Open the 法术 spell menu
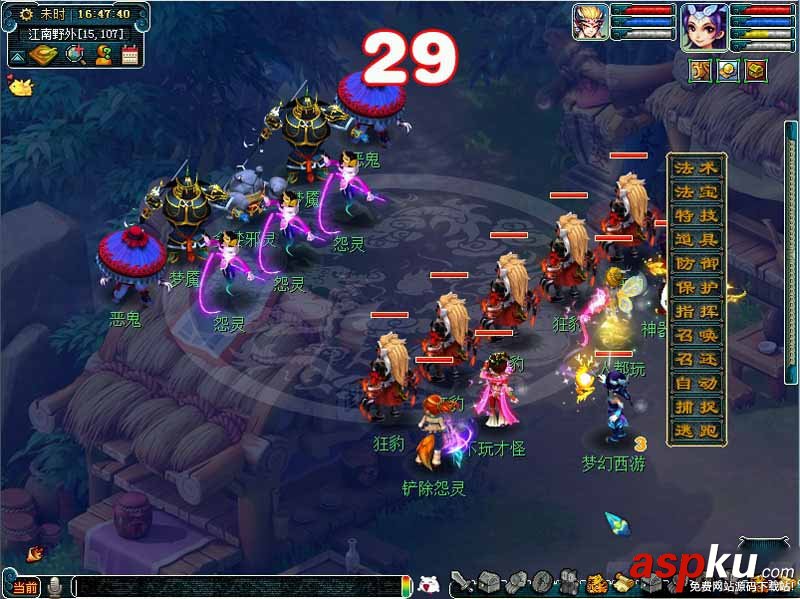This screenshot has width=800, height=599. tap(696, 168)
